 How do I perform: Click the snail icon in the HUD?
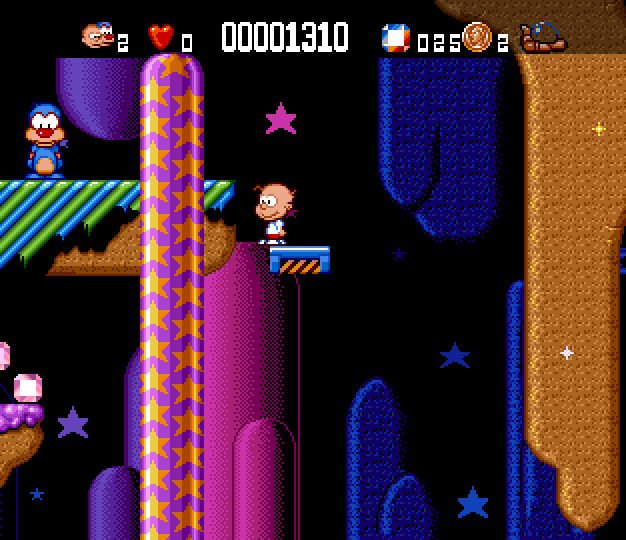[x=544, y=38]
